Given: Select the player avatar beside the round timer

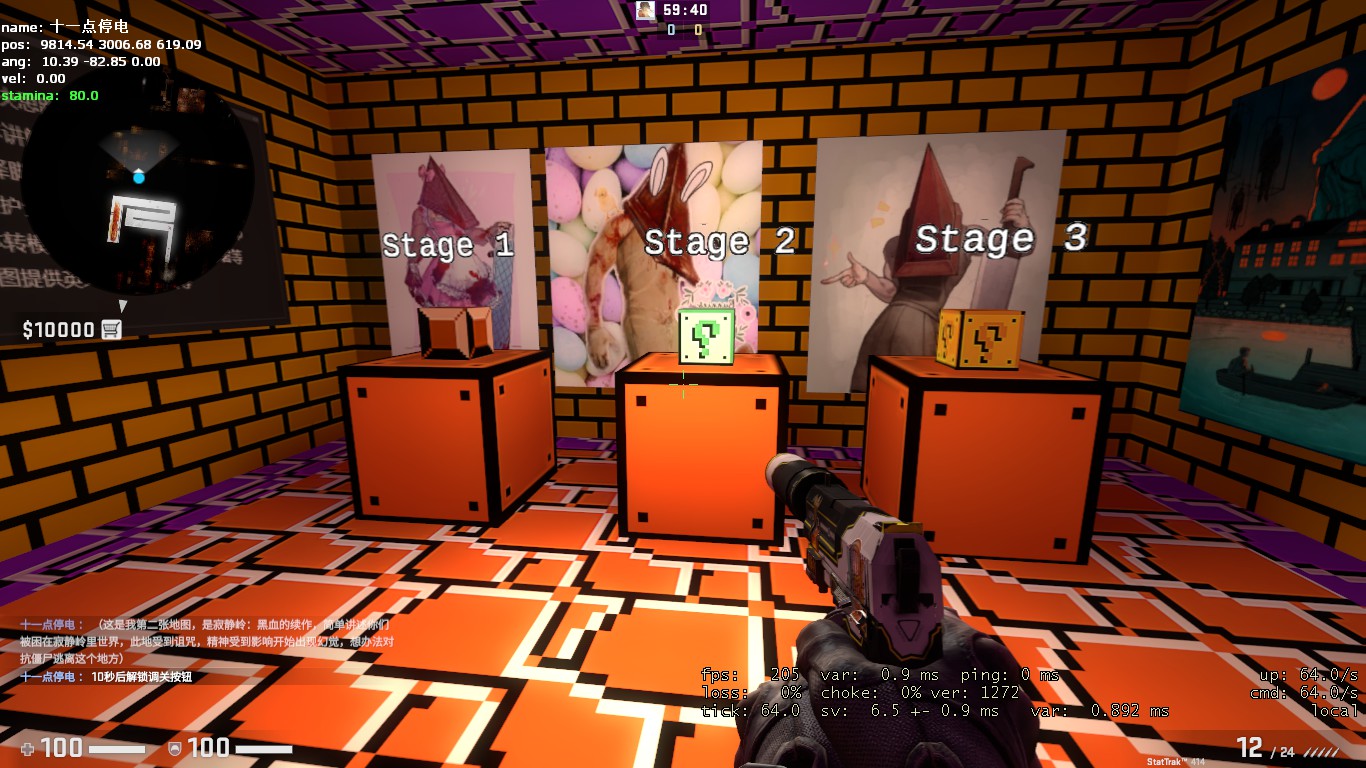Looking at the screenshot, I should [x=646, y=10].
